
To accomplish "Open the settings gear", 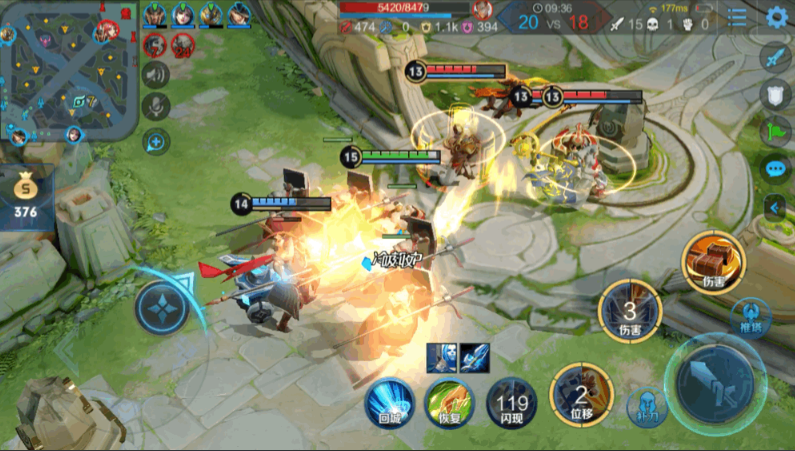I will (777, 17).
